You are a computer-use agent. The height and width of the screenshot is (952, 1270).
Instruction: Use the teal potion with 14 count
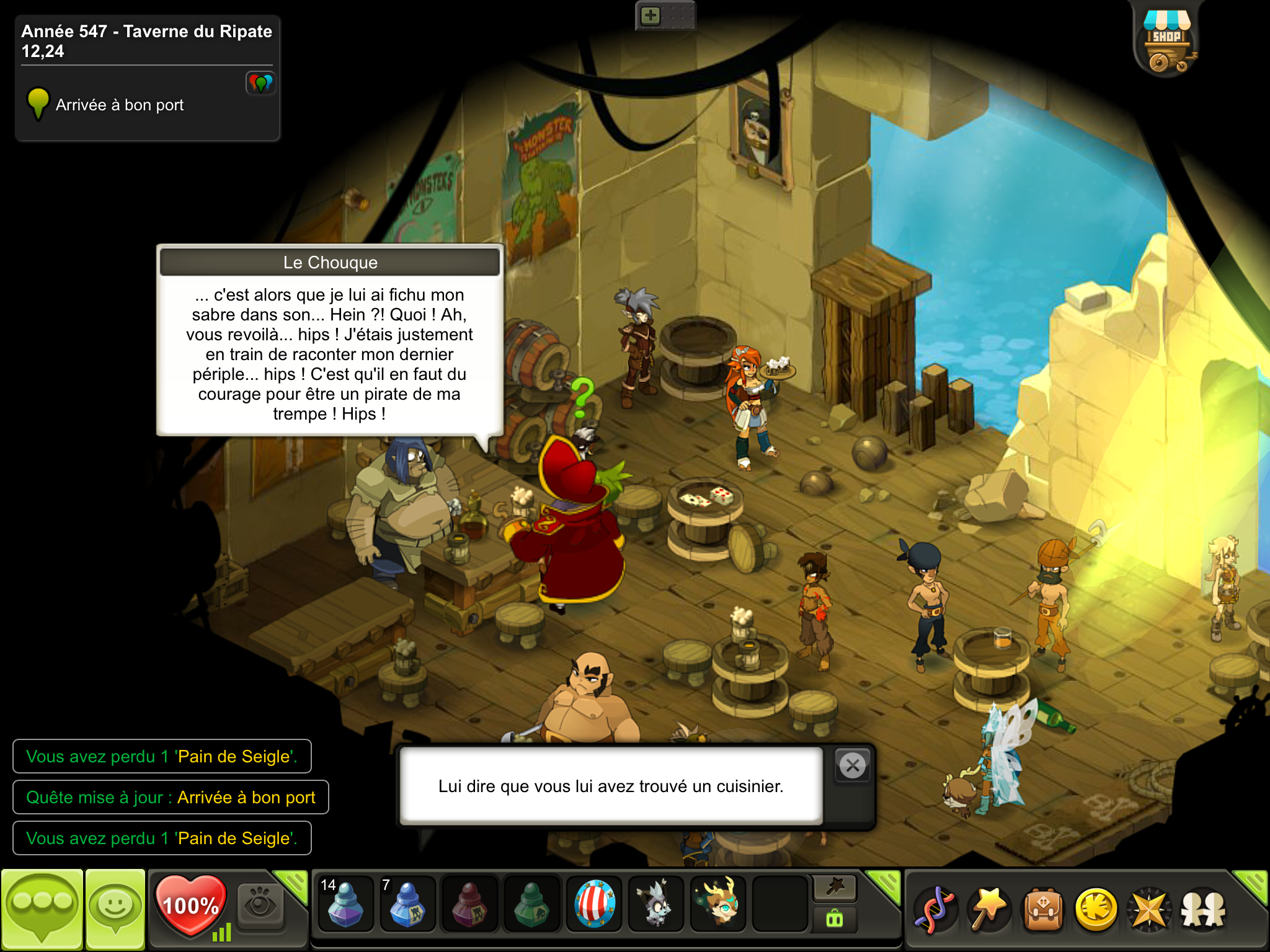pos(345,904)
